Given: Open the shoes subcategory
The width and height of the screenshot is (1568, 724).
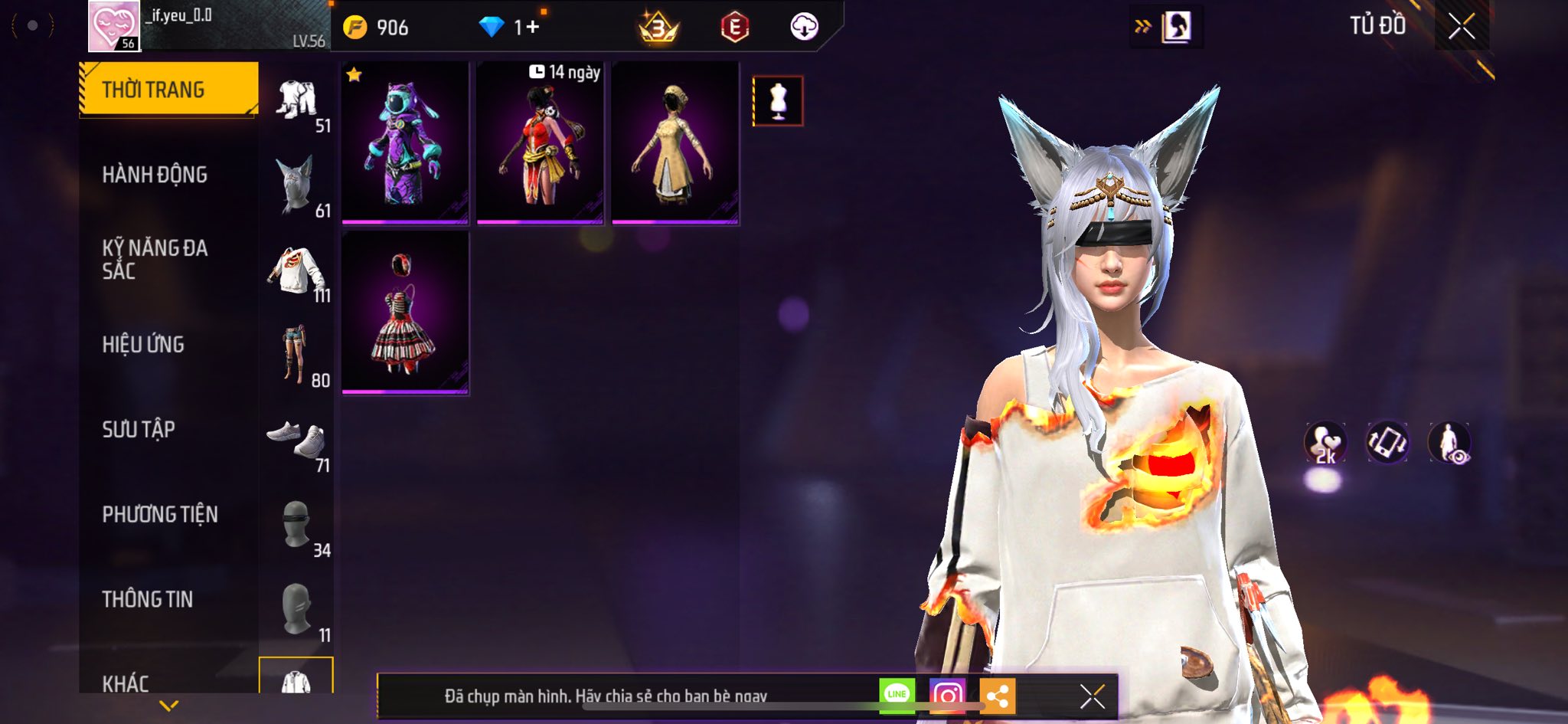Looking at the screenshot, I should click(296, 441).
